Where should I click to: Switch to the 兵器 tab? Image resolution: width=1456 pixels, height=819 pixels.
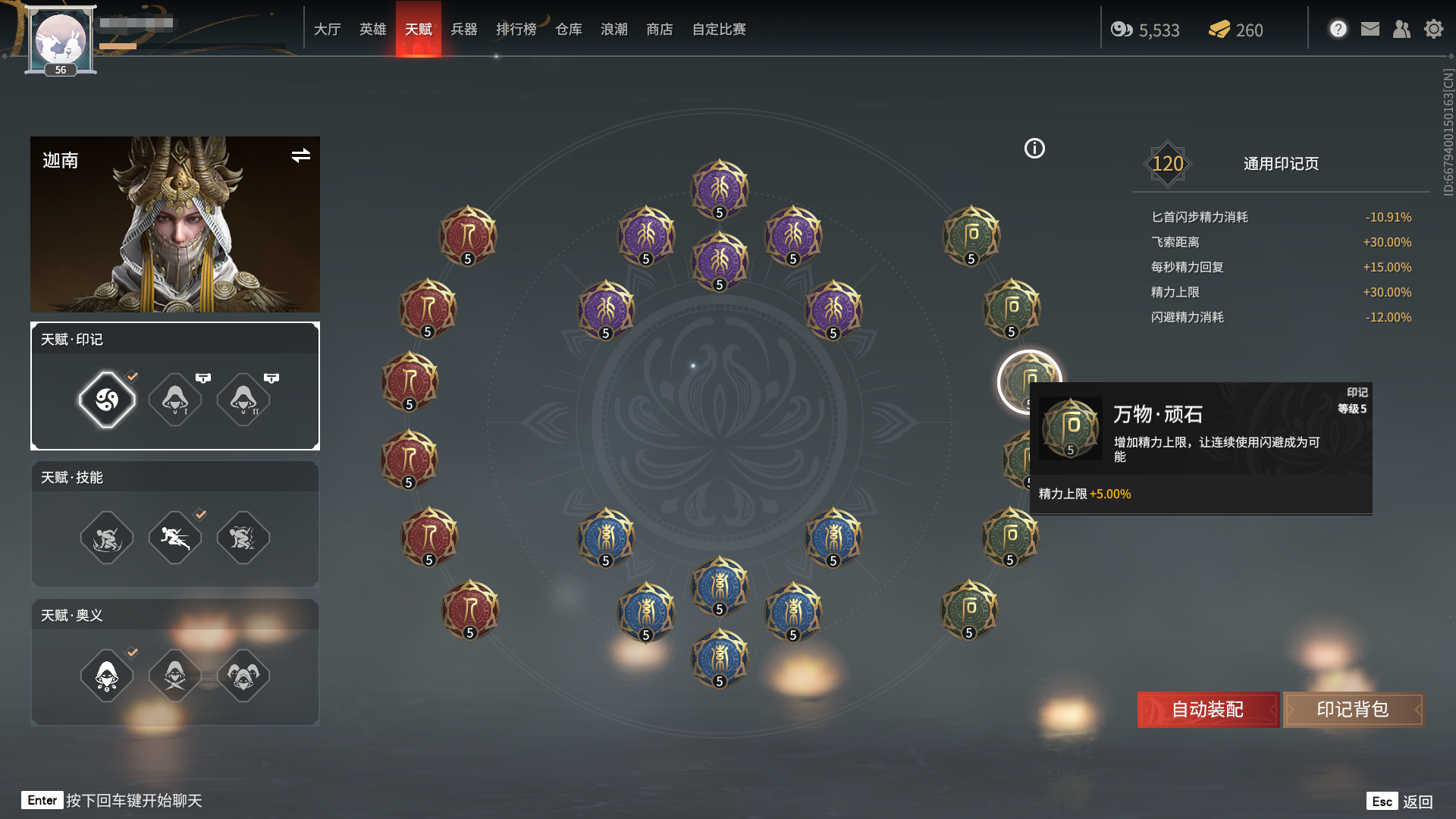(465, 30)
